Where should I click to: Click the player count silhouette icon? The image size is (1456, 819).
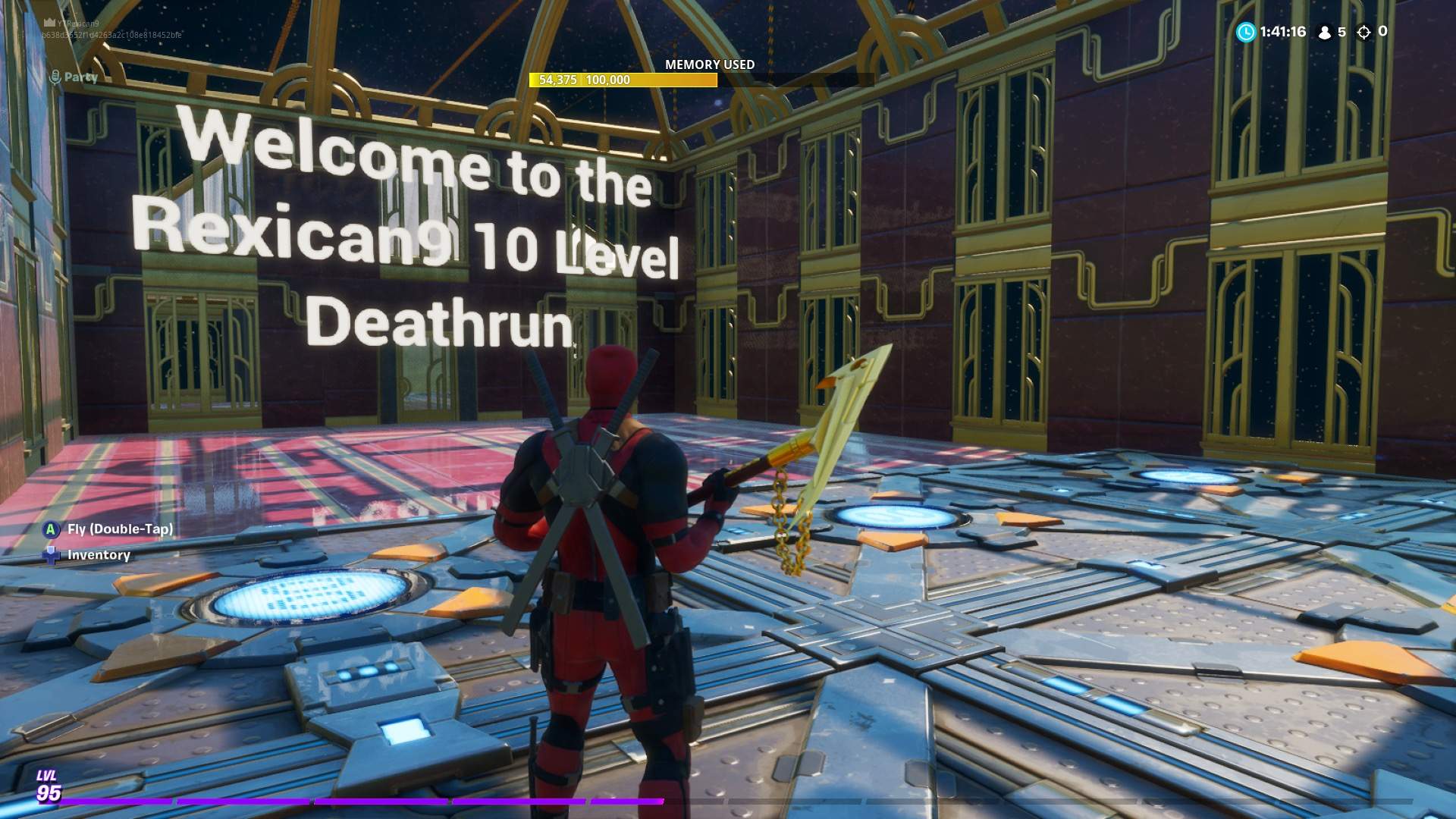pyautogui.click(x=1326, y=32)
